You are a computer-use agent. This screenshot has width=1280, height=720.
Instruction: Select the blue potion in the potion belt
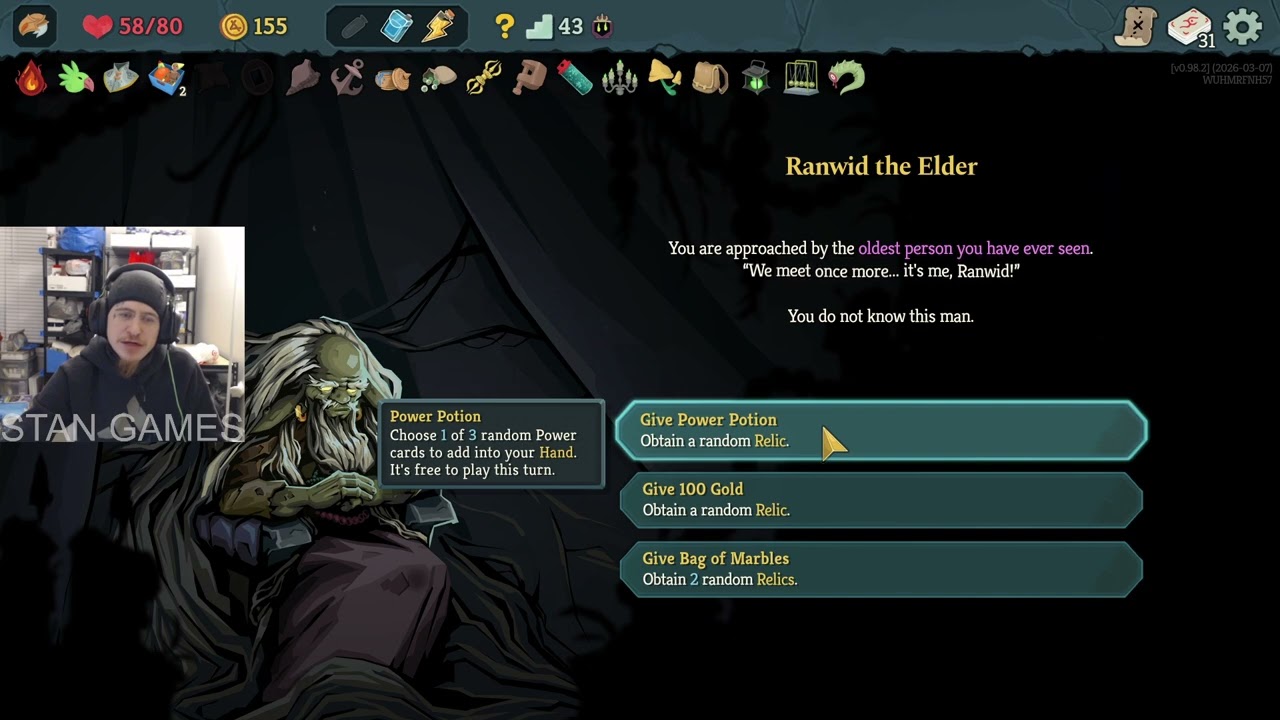pyautogui.click(x=396, y=27)
